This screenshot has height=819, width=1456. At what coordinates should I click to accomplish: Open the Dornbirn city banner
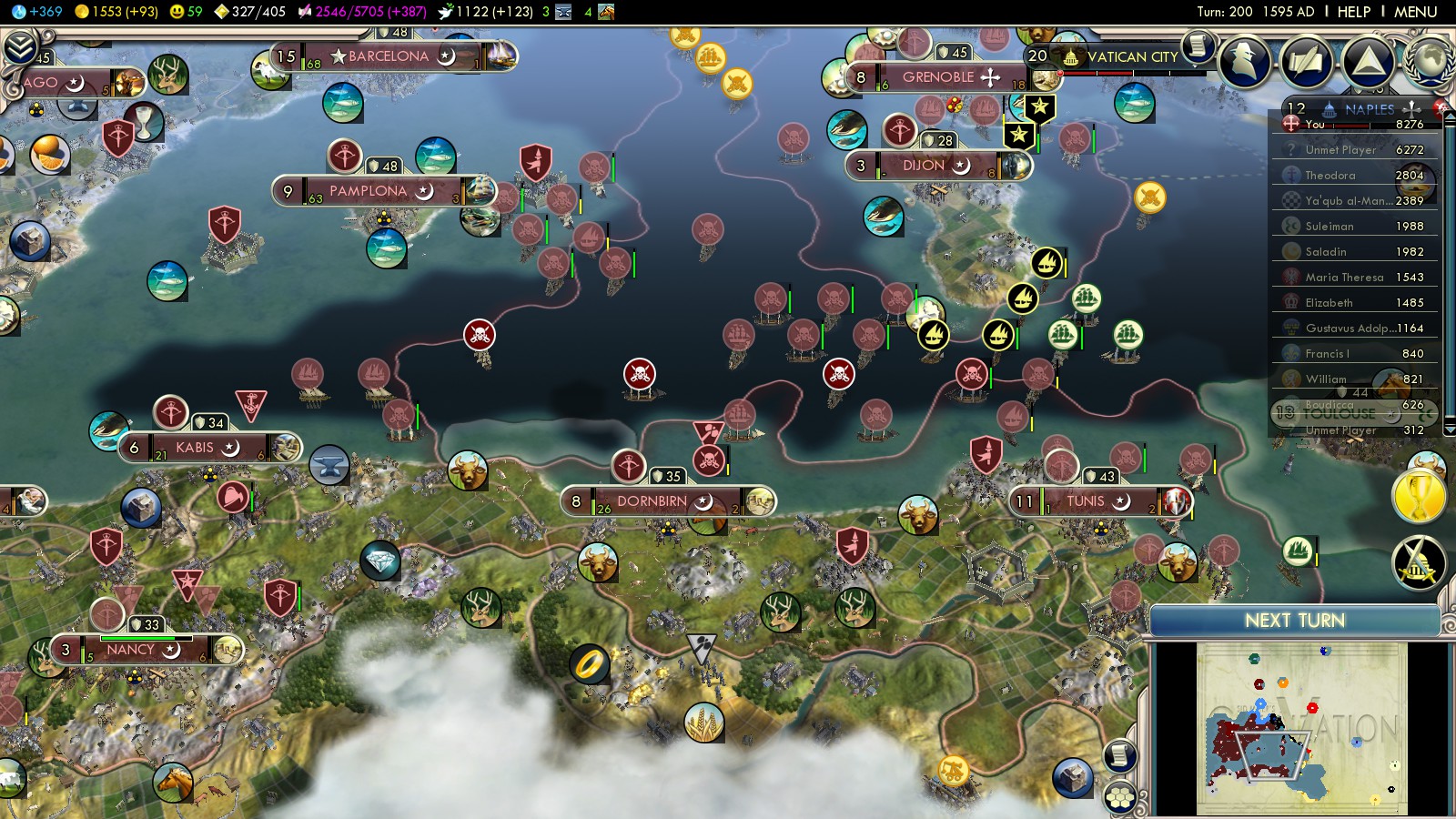(652, 501)
